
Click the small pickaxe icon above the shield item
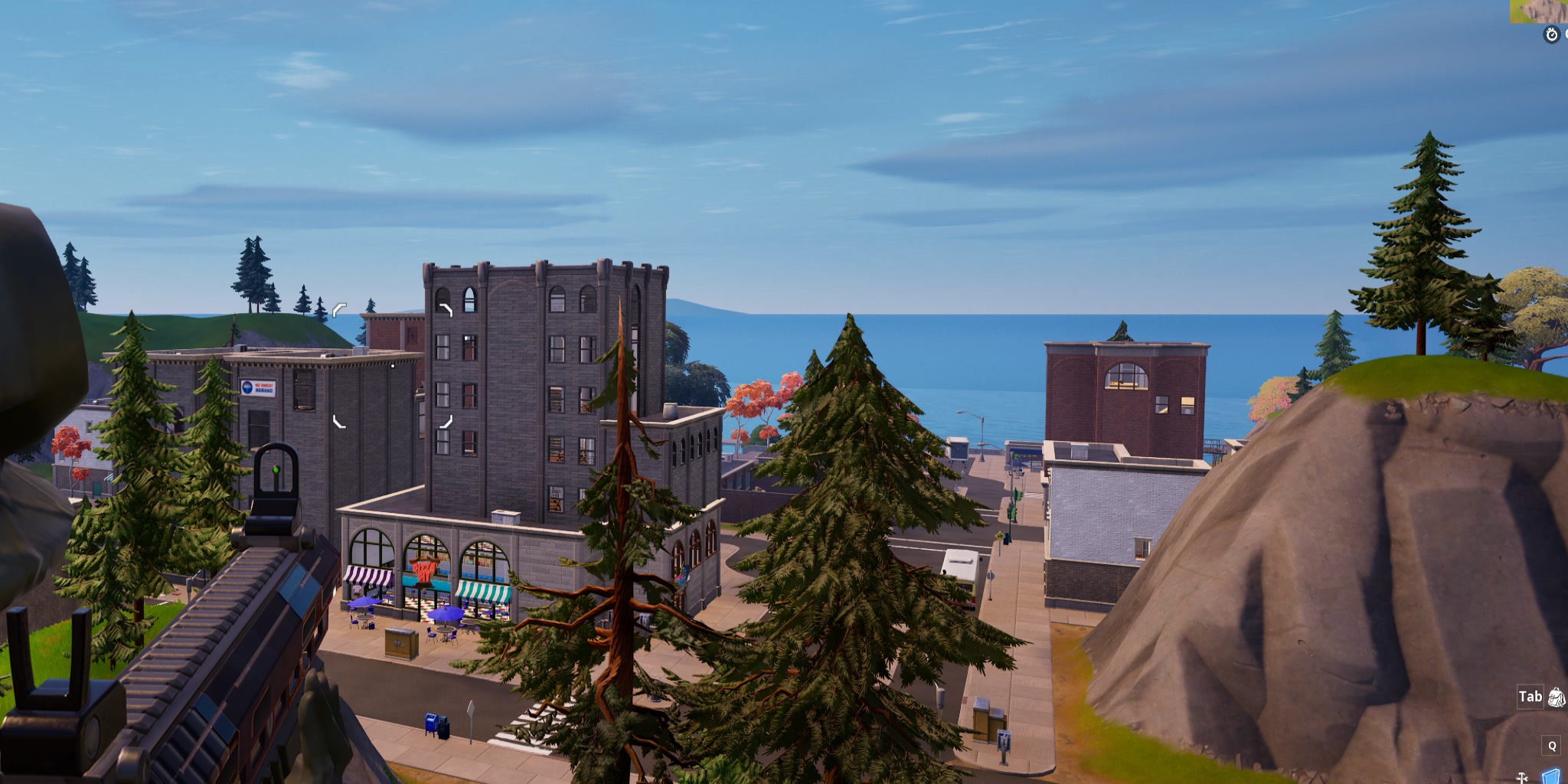coord(1522,778)
